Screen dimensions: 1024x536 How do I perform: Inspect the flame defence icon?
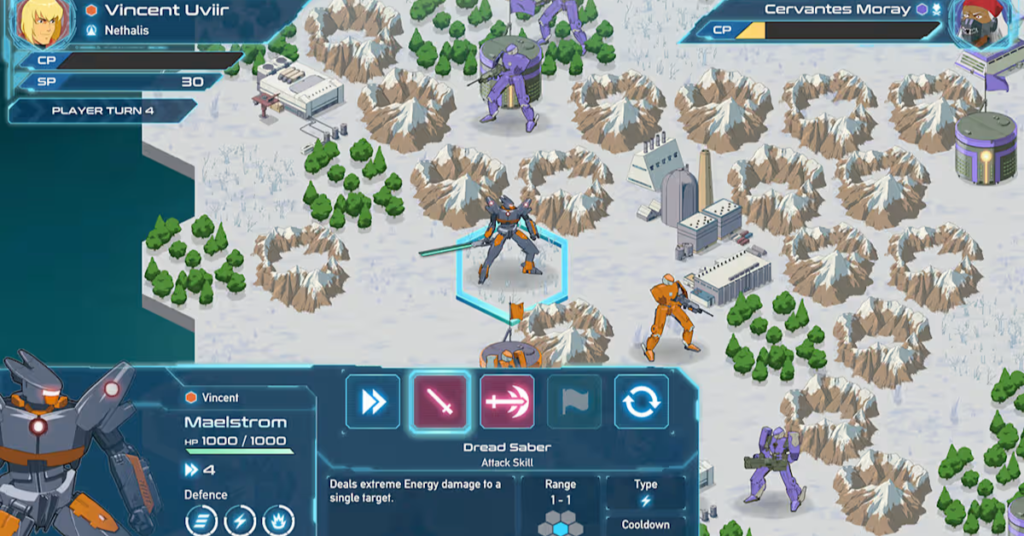pos(277,521)
